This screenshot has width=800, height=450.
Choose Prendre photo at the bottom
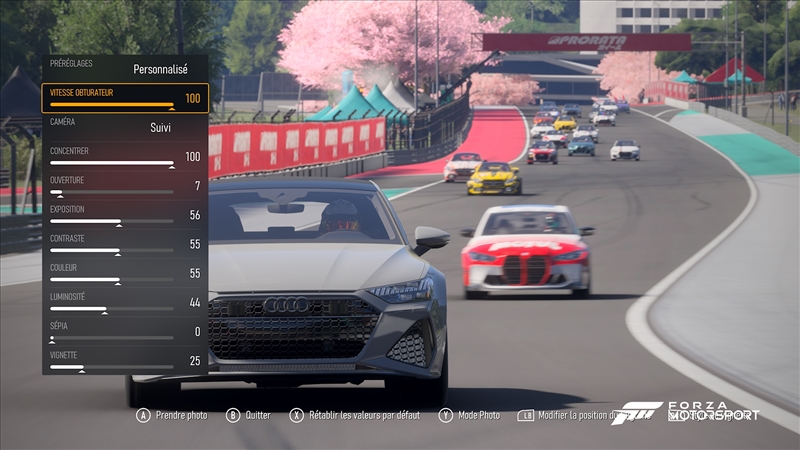172,415
